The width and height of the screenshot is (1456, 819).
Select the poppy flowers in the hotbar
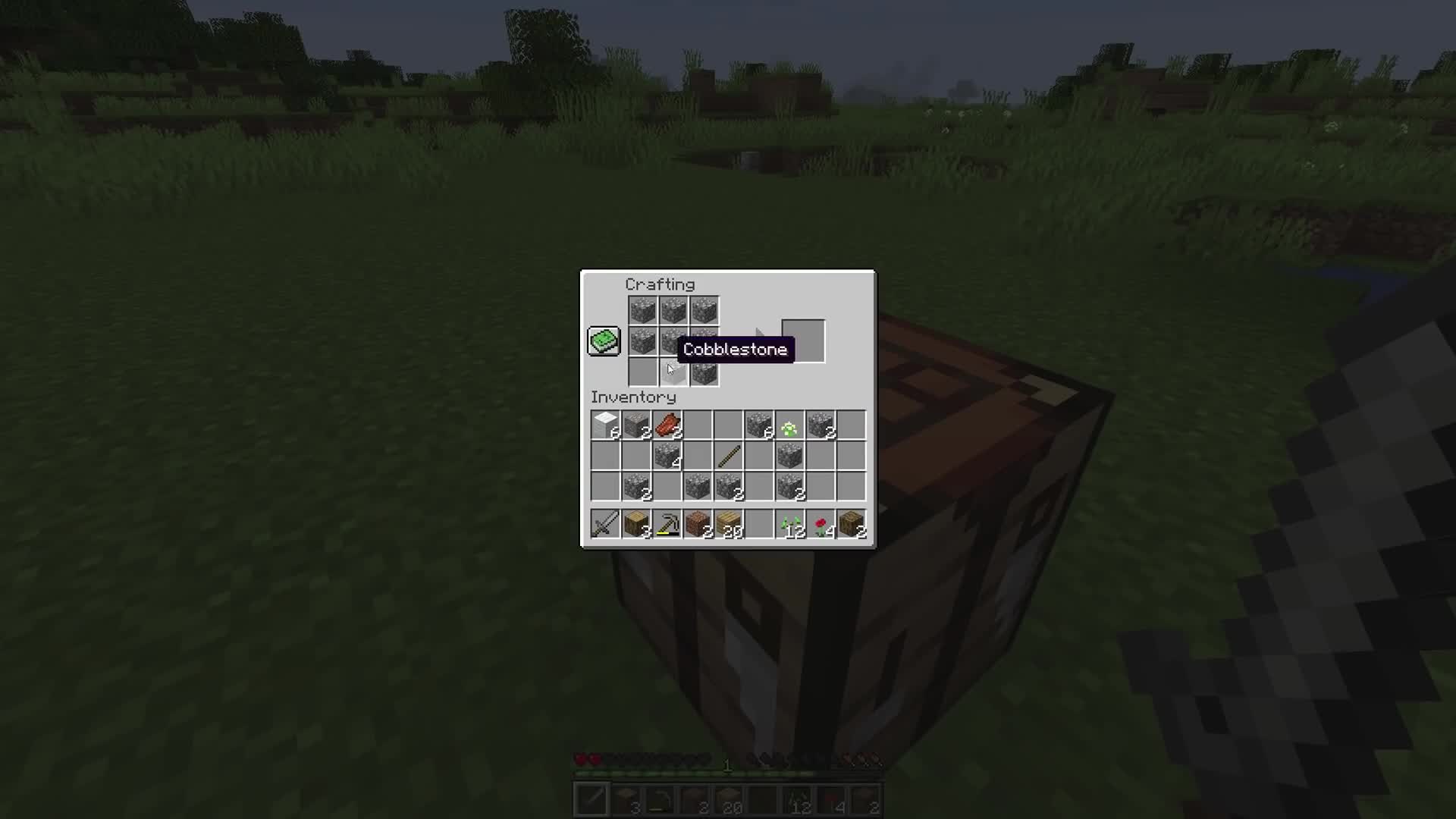820,523
